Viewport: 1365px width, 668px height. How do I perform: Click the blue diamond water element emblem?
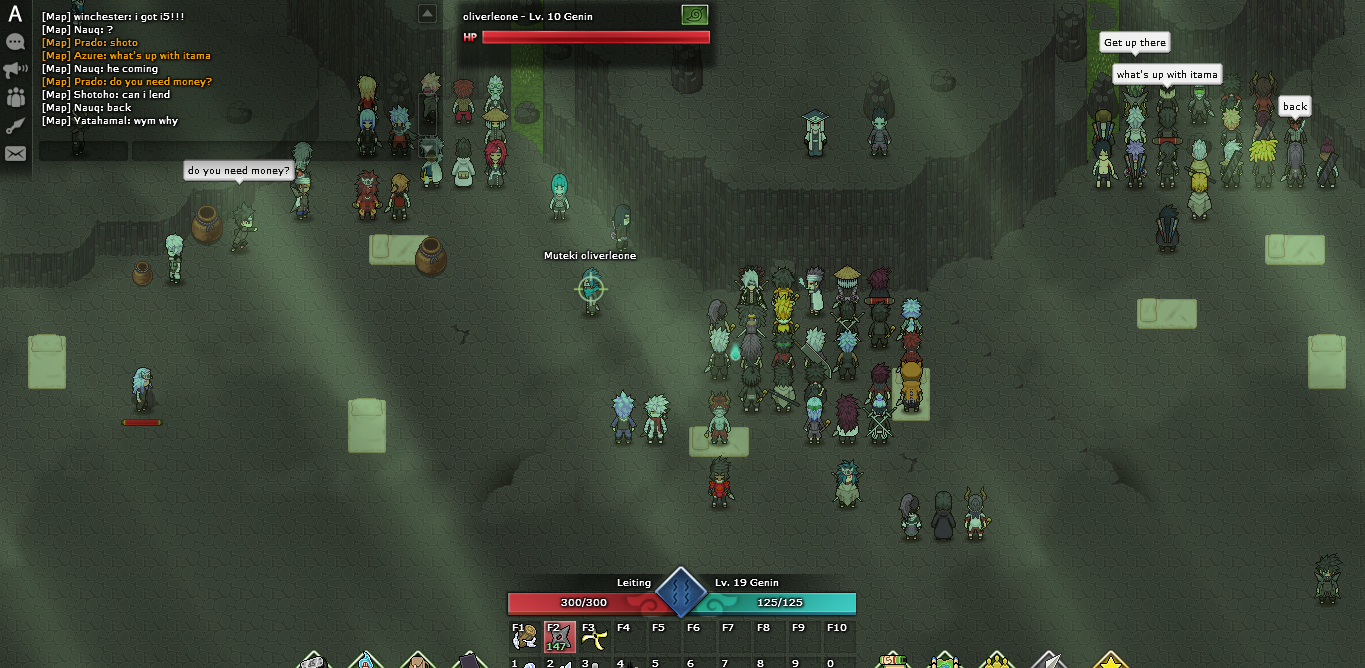point(682,592)
